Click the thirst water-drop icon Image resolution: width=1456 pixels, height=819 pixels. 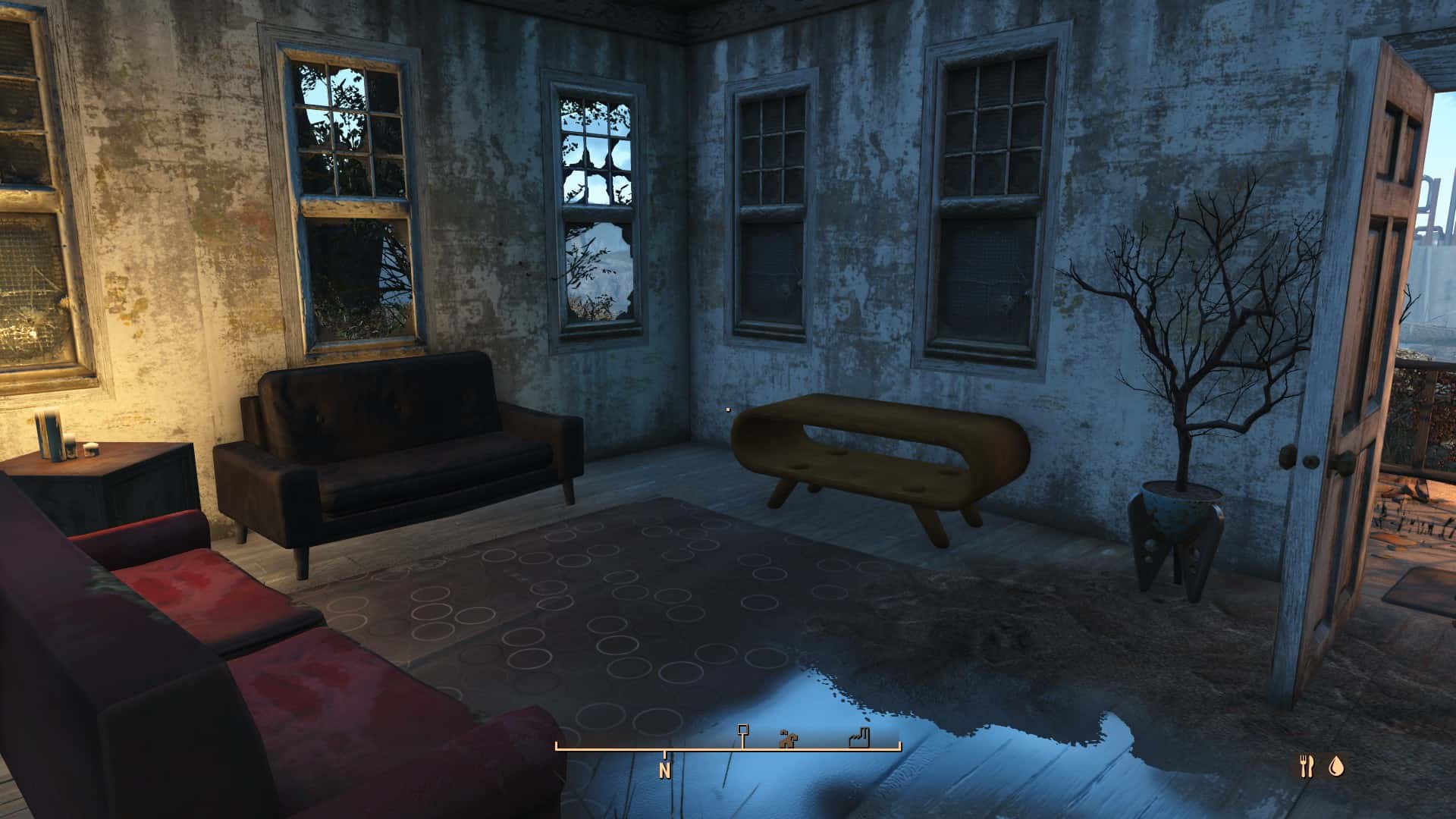point(1335,767)
